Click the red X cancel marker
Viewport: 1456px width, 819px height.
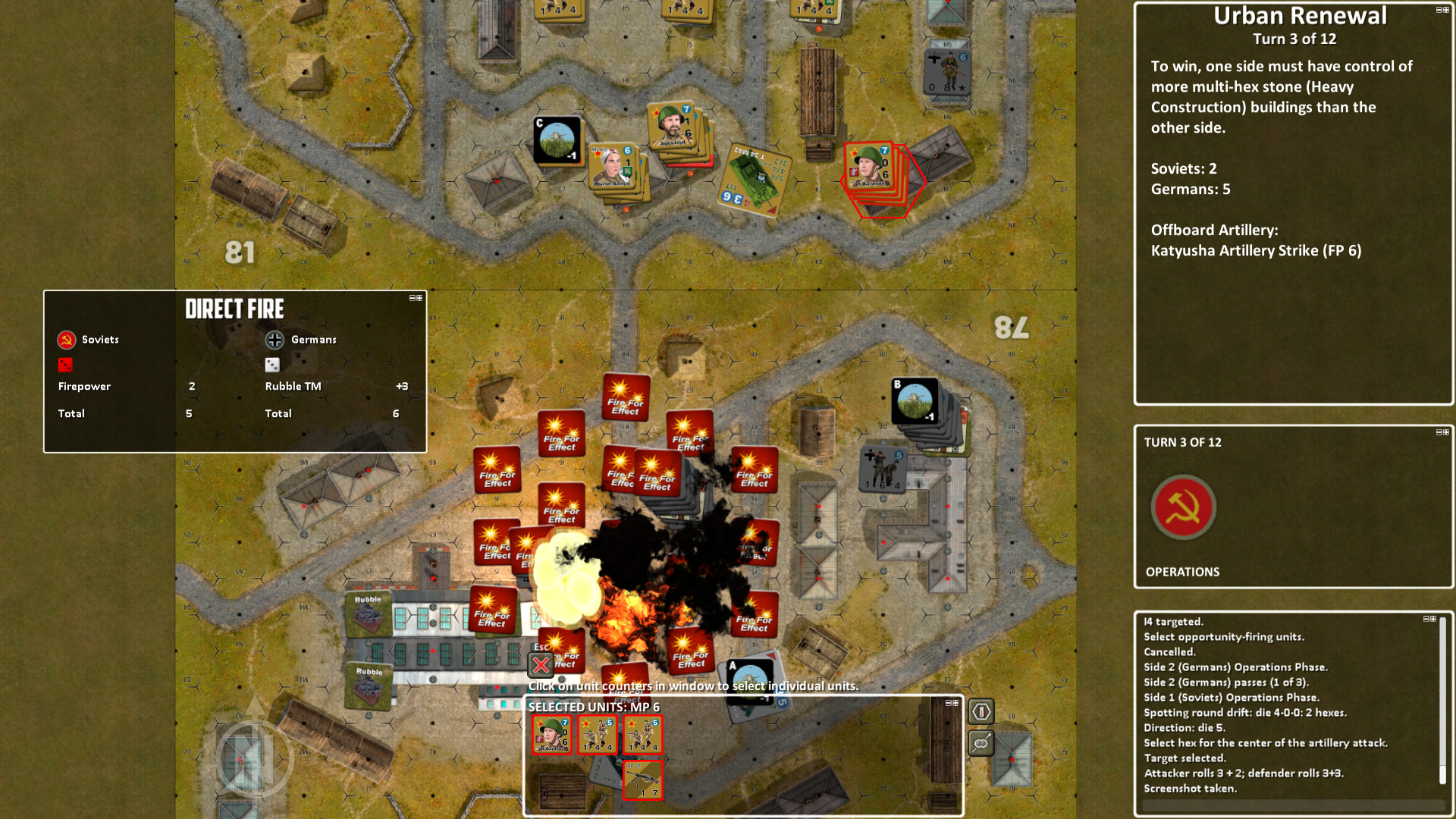tap(539, 664)
